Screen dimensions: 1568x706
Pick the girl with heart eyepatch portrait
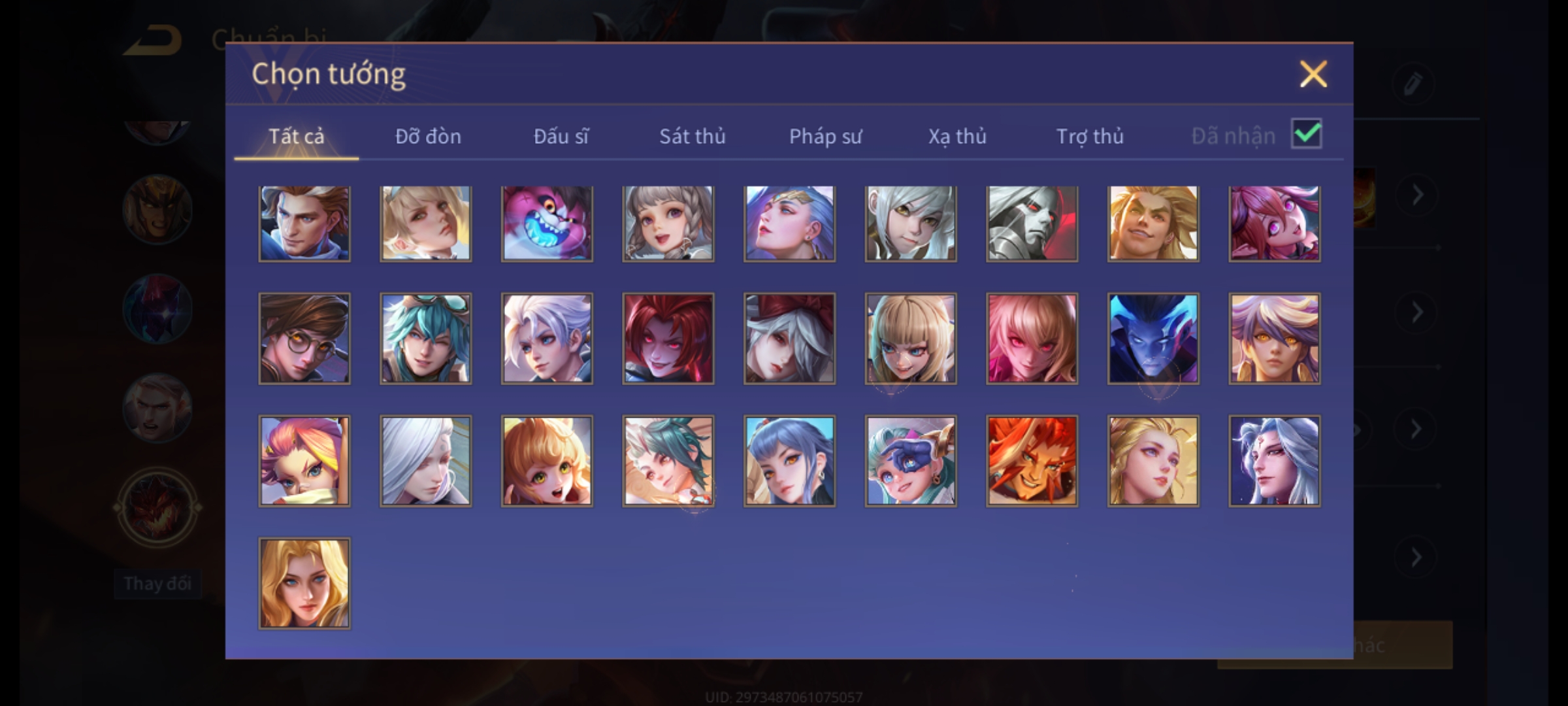click(x=911, y=461)
